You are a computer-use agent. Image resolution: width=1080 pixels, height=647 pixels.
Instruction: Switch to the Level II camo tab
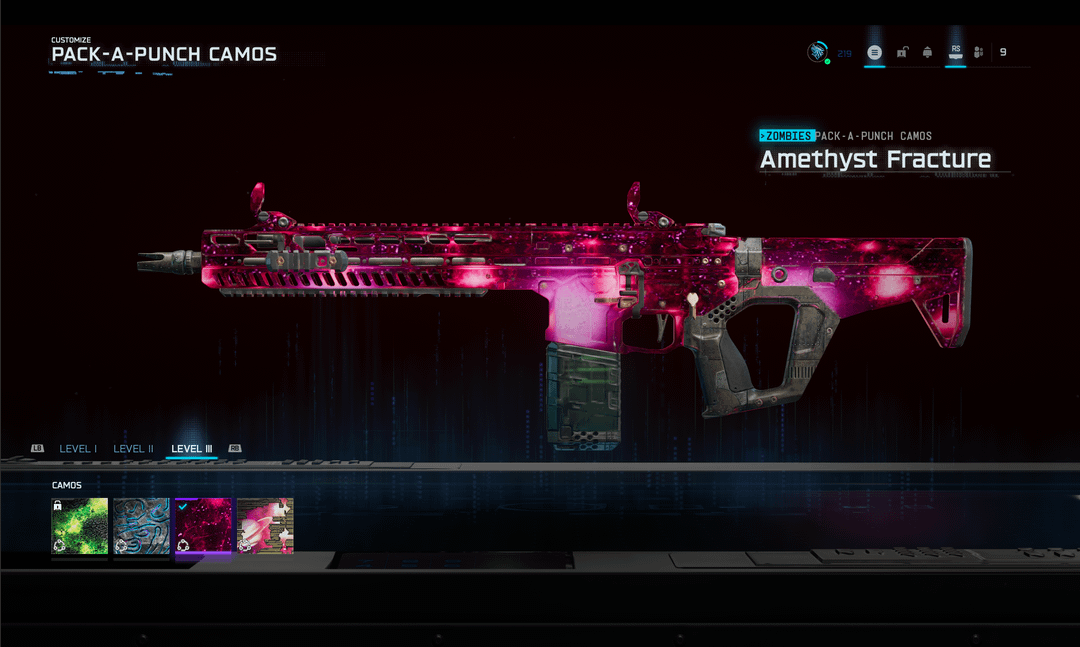tap(133, 449)
